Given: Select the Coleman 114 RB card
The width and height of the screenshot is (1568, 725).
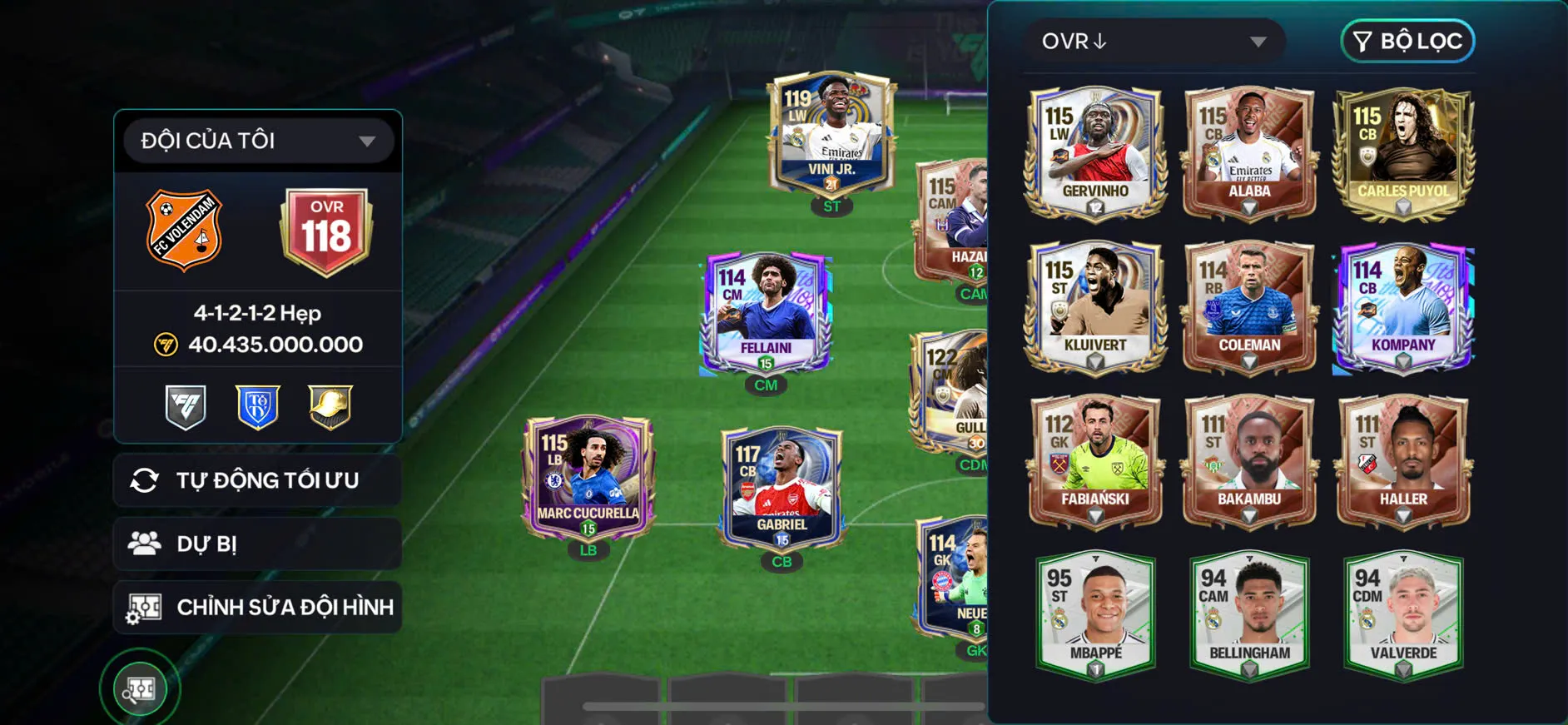Looking at the screenshot, I should click(1248, 306).
